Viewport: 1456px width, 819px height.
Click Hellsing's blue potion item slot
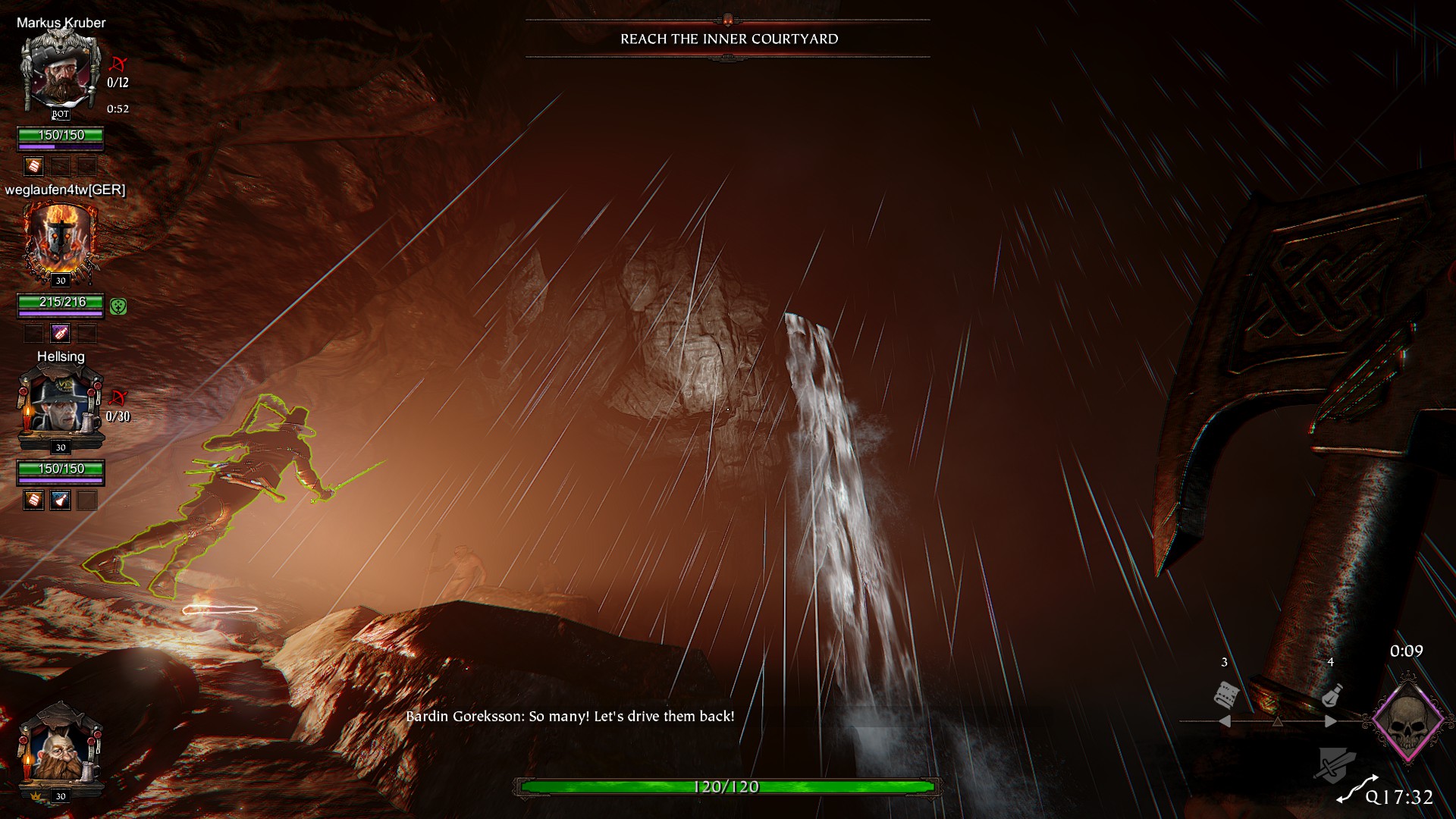pyautogui.click(x=60, y=500)
